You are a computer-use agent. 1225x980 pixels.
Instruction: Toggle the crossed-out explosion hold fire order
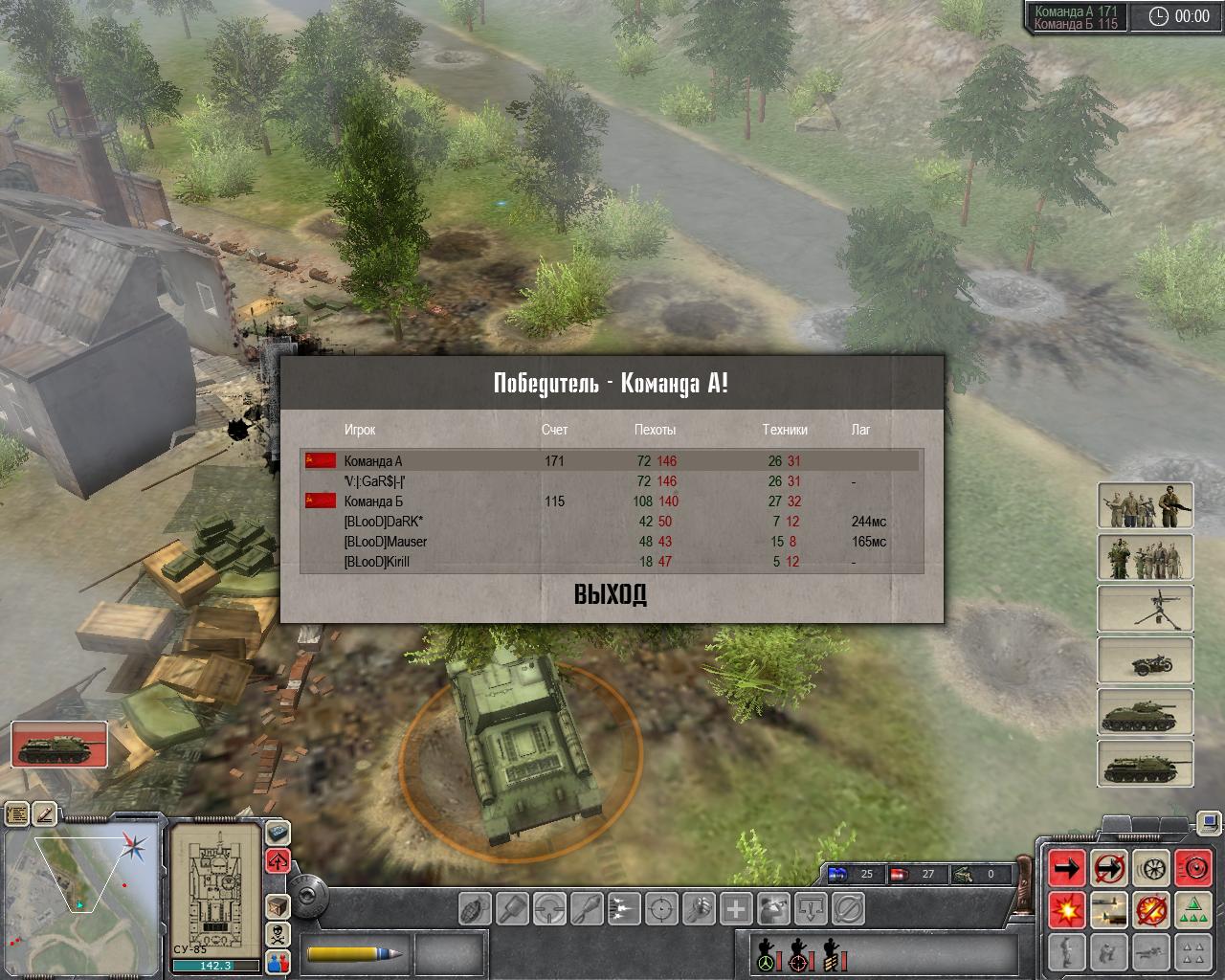tap(1151, 909)
